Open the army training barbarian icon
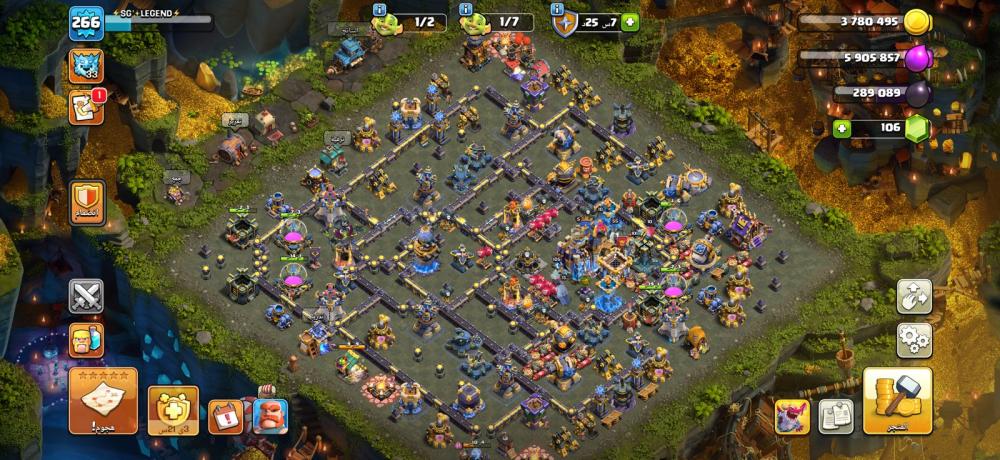Screen dimensions: 1000x460 pyautogui.click(x=86, y=339)
